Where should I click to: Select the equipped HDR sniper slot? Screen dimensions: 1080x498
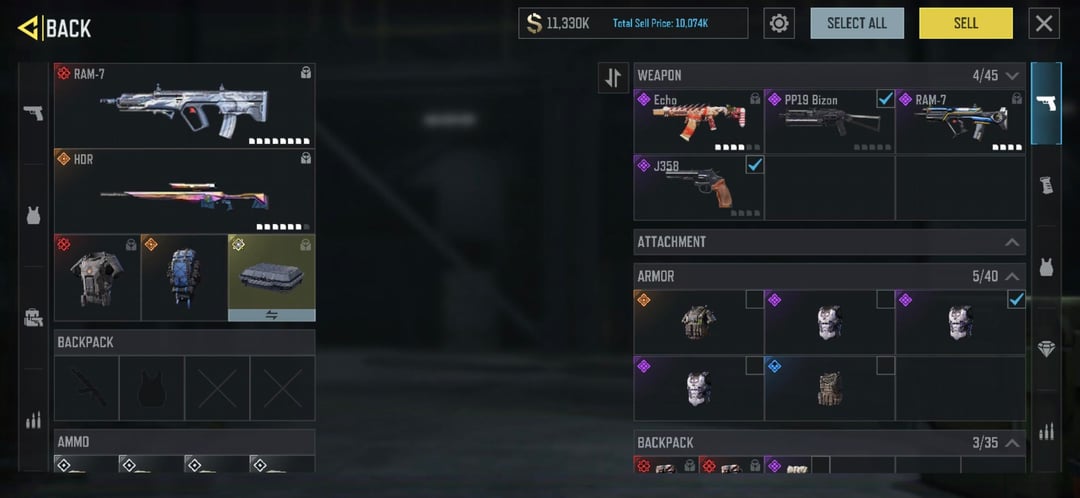[x=184, y=191]
